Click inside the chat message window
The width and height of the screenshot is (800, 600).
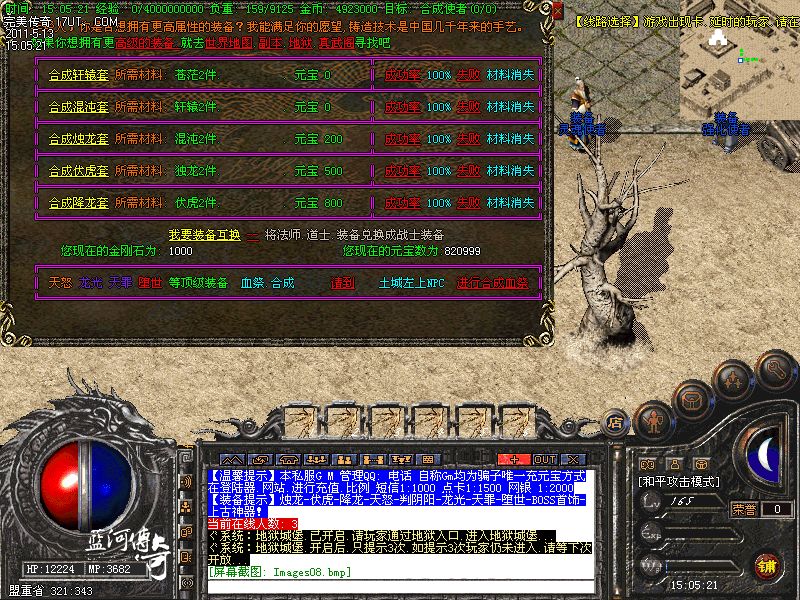click(x=400, y=520)
